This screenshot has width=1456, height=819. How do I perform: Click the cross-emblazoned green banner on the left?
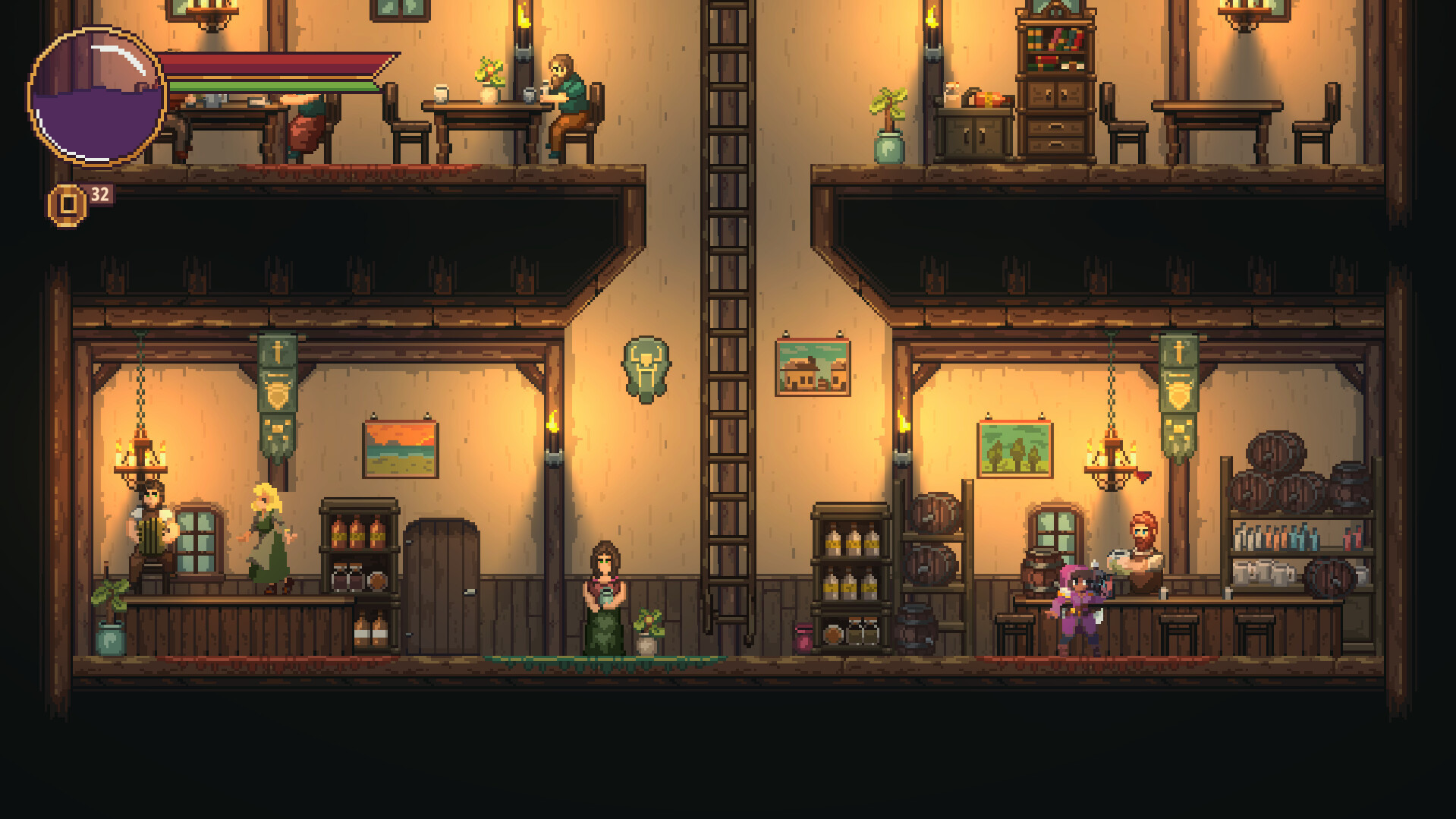click(x=279, y=387)
